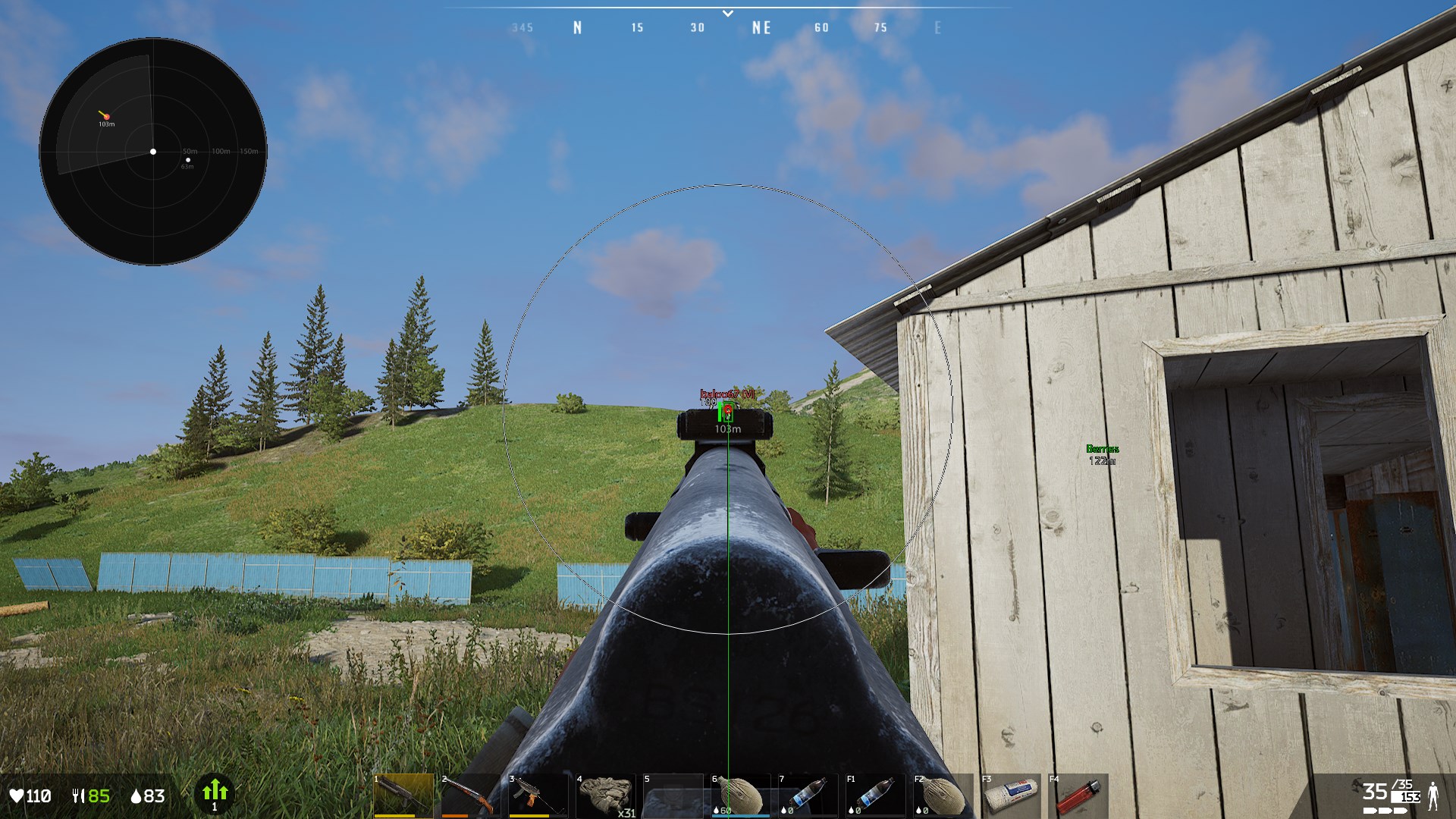Expand the compass strip chevron at top
Viewport: 1456px width, 819px height.
pyautogui.click(x=728, y=13)
